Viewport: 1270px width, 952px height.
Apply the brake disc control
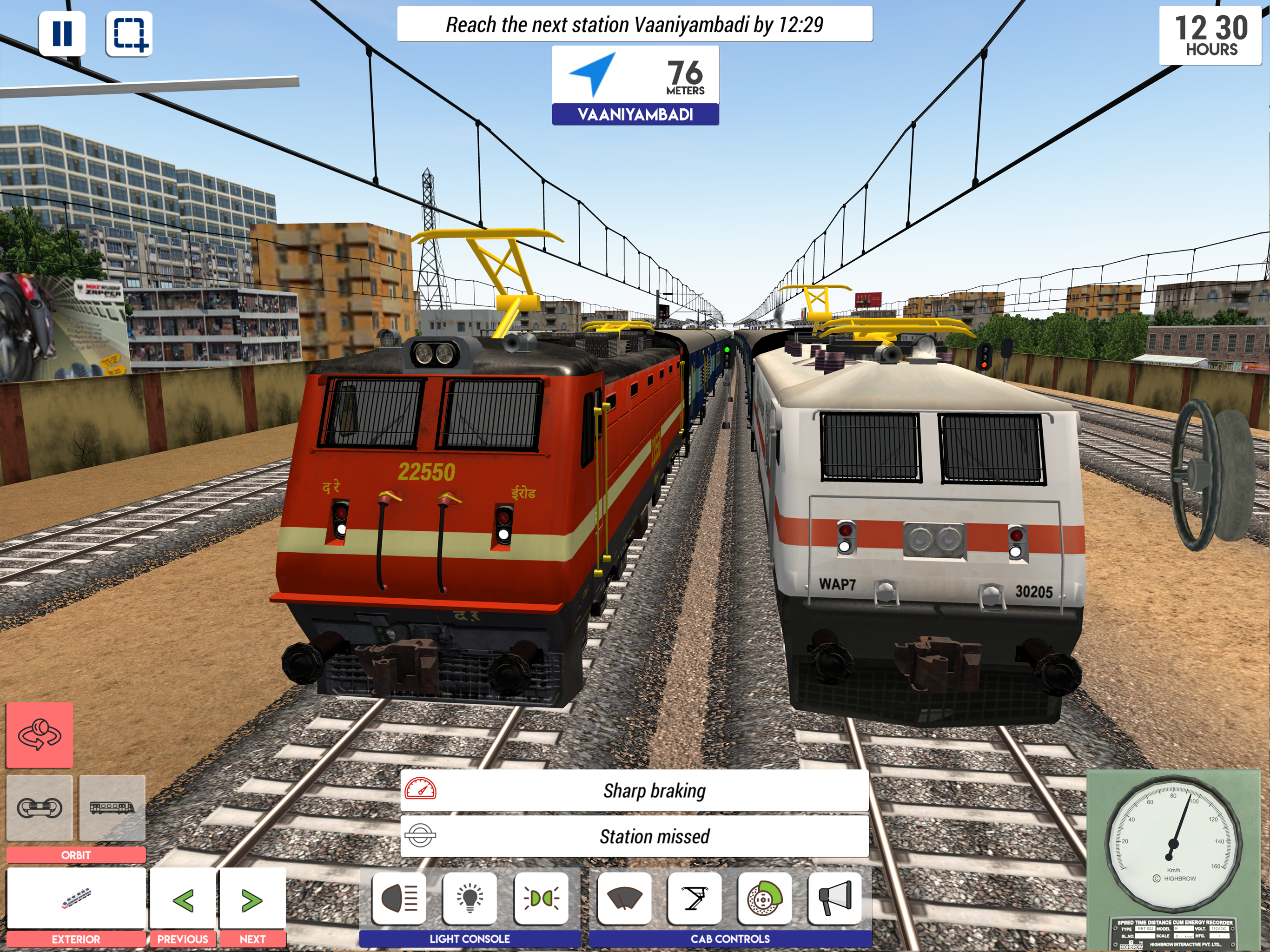[765, 899]
